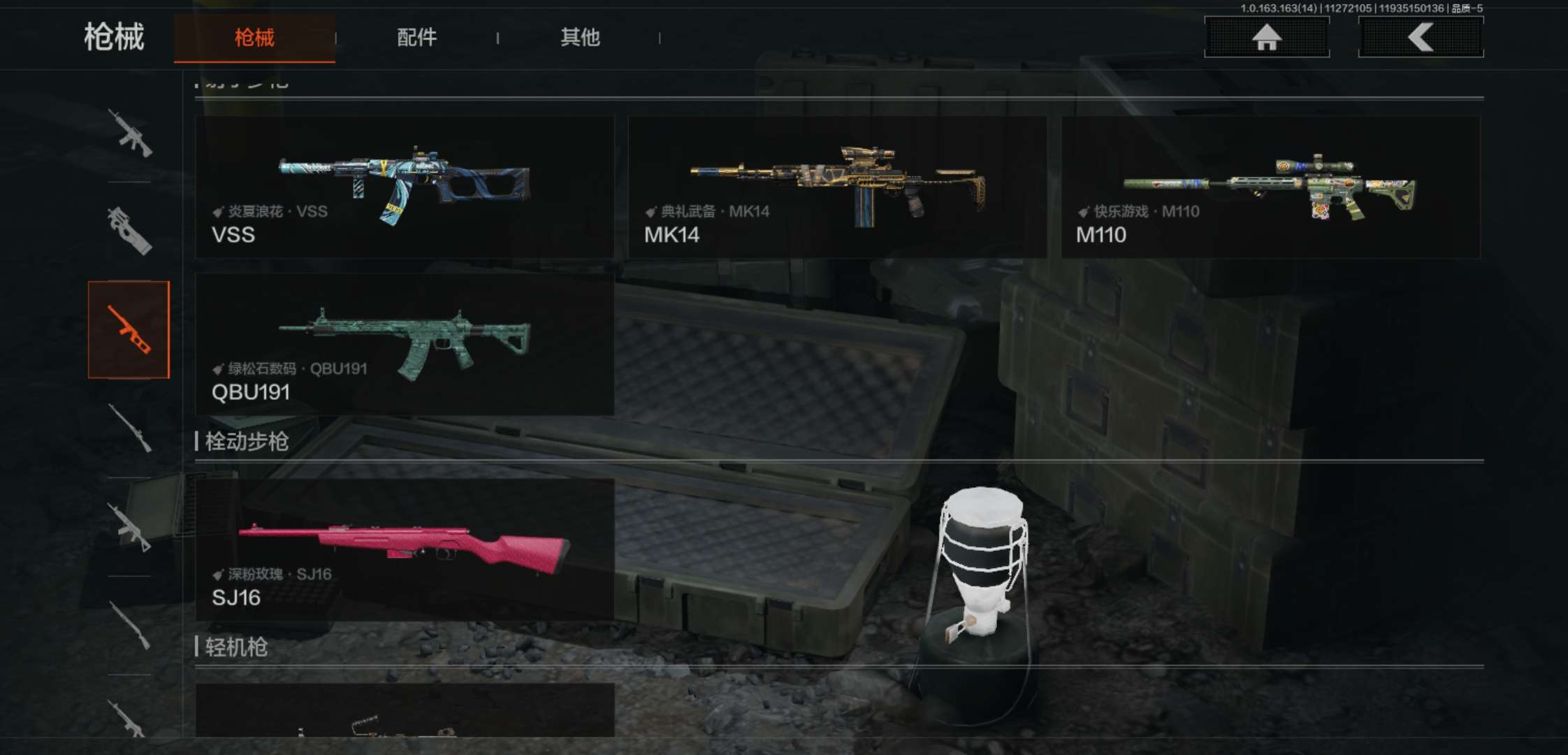Open the assault rifle category at sidebar top
The height and width of the screenshot is (755, 1568).
tap(129, 133)
